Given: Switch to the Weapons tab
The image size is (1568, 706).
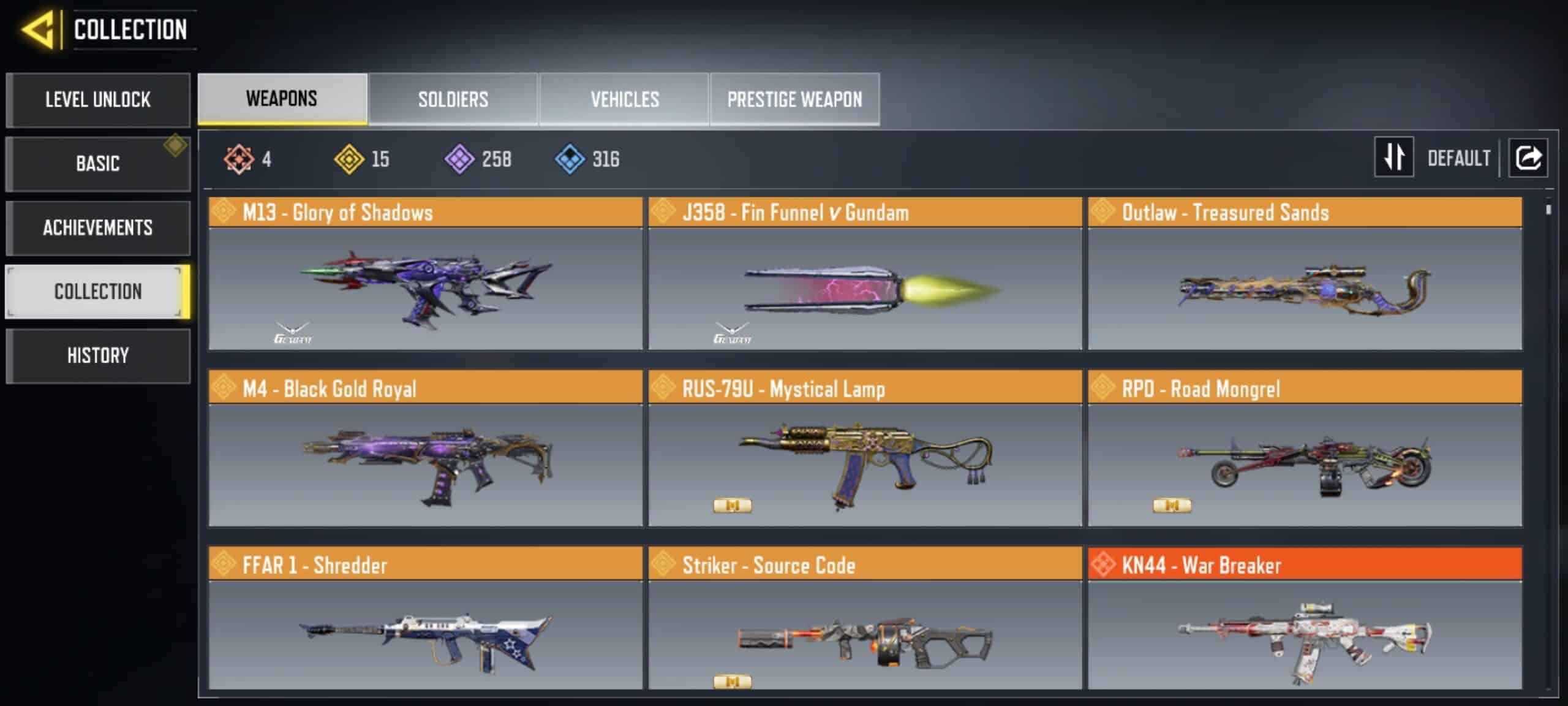Looking at the screenshot, I should pos(282,99).
